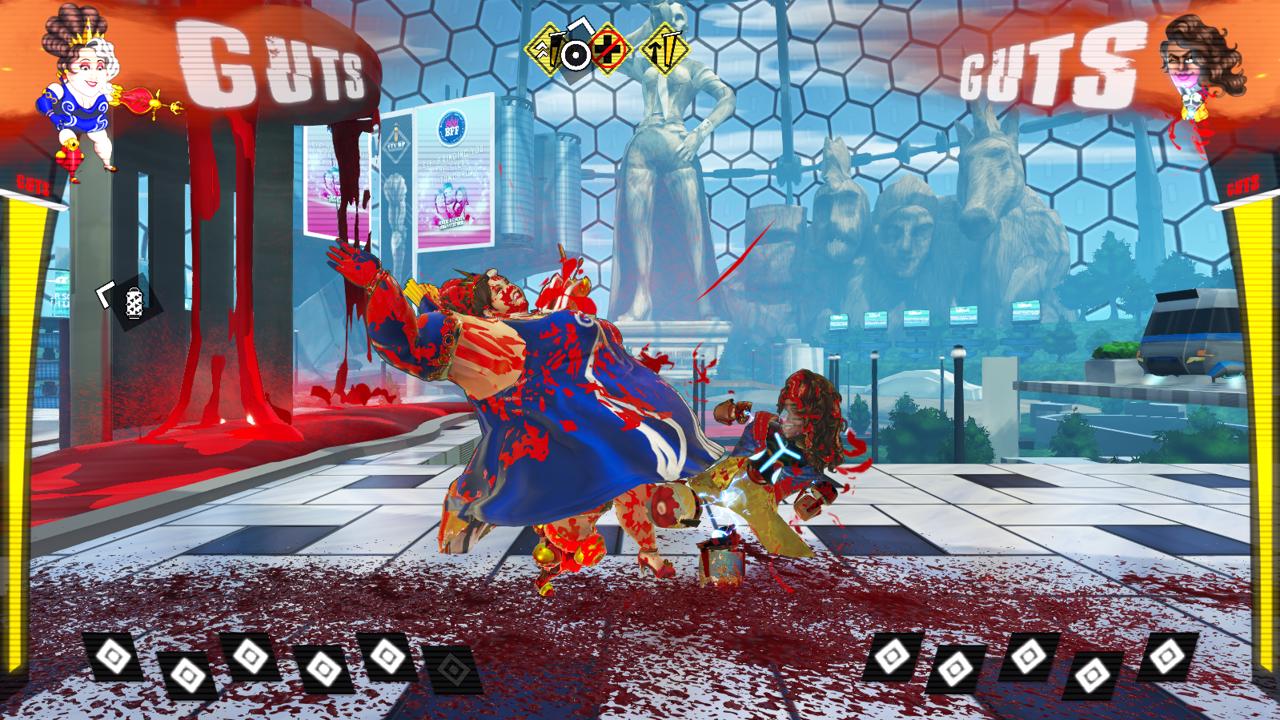The width and height of the screenshot is (1280, 720).
Task: Click the up-arrow yellow diamond sign
Action: [x=665, y=49]
